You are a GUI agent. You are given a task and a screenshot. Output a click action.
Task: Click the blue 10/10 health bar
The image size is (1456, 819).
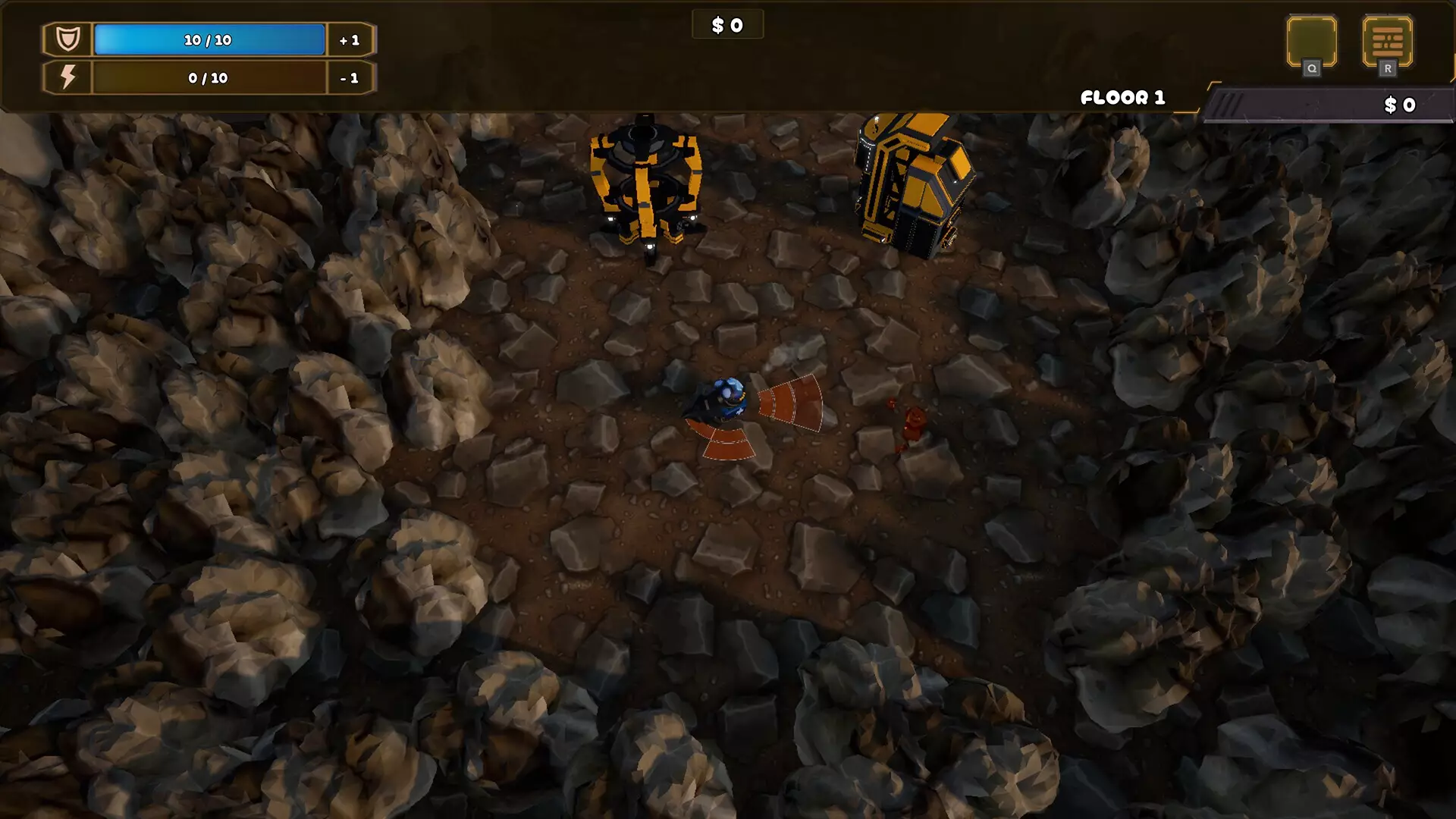point(209,39)
